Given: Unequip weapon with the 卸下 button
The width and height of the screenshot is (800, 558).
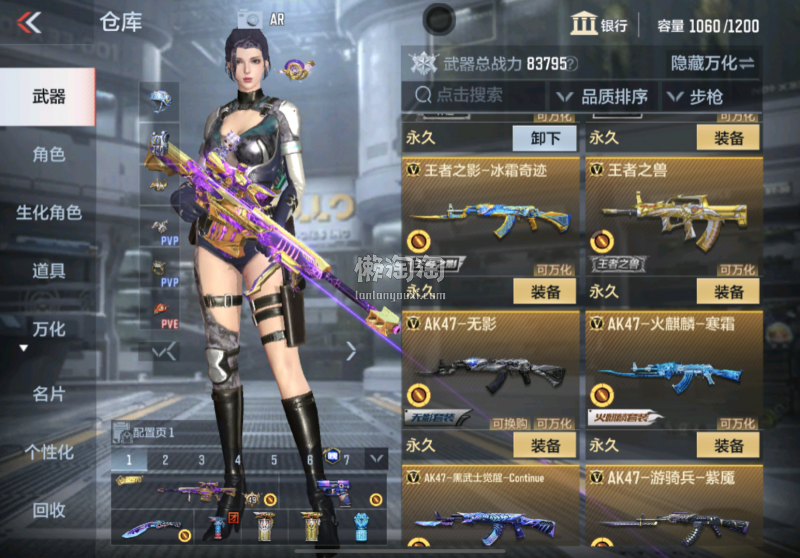Looking at the screenshot, I should (x=544, y=138).
